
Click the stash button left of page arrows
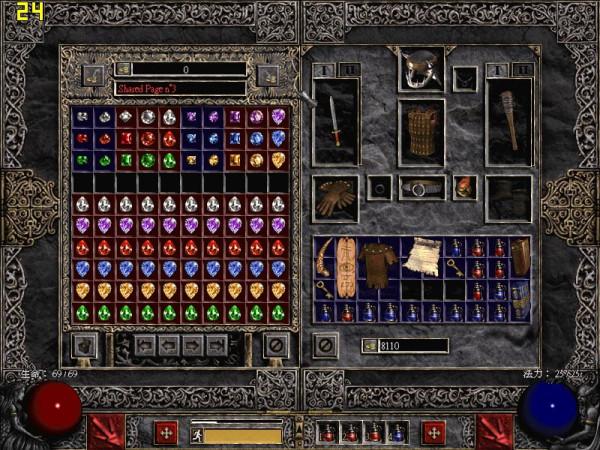click(86, 346)
